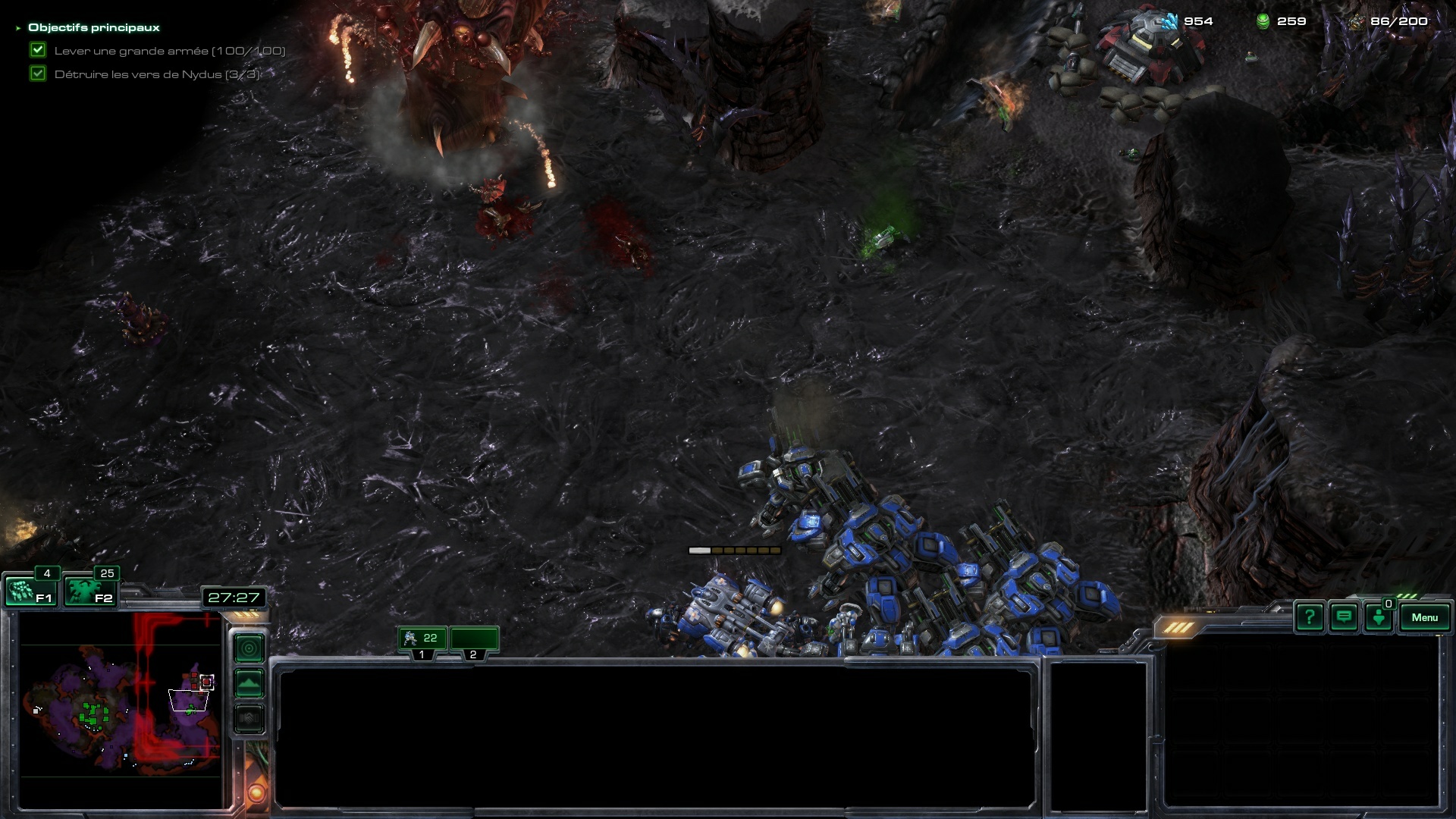1456x819 pixels.
Task: Activate the minimap ping button
Action: (249, 648)
